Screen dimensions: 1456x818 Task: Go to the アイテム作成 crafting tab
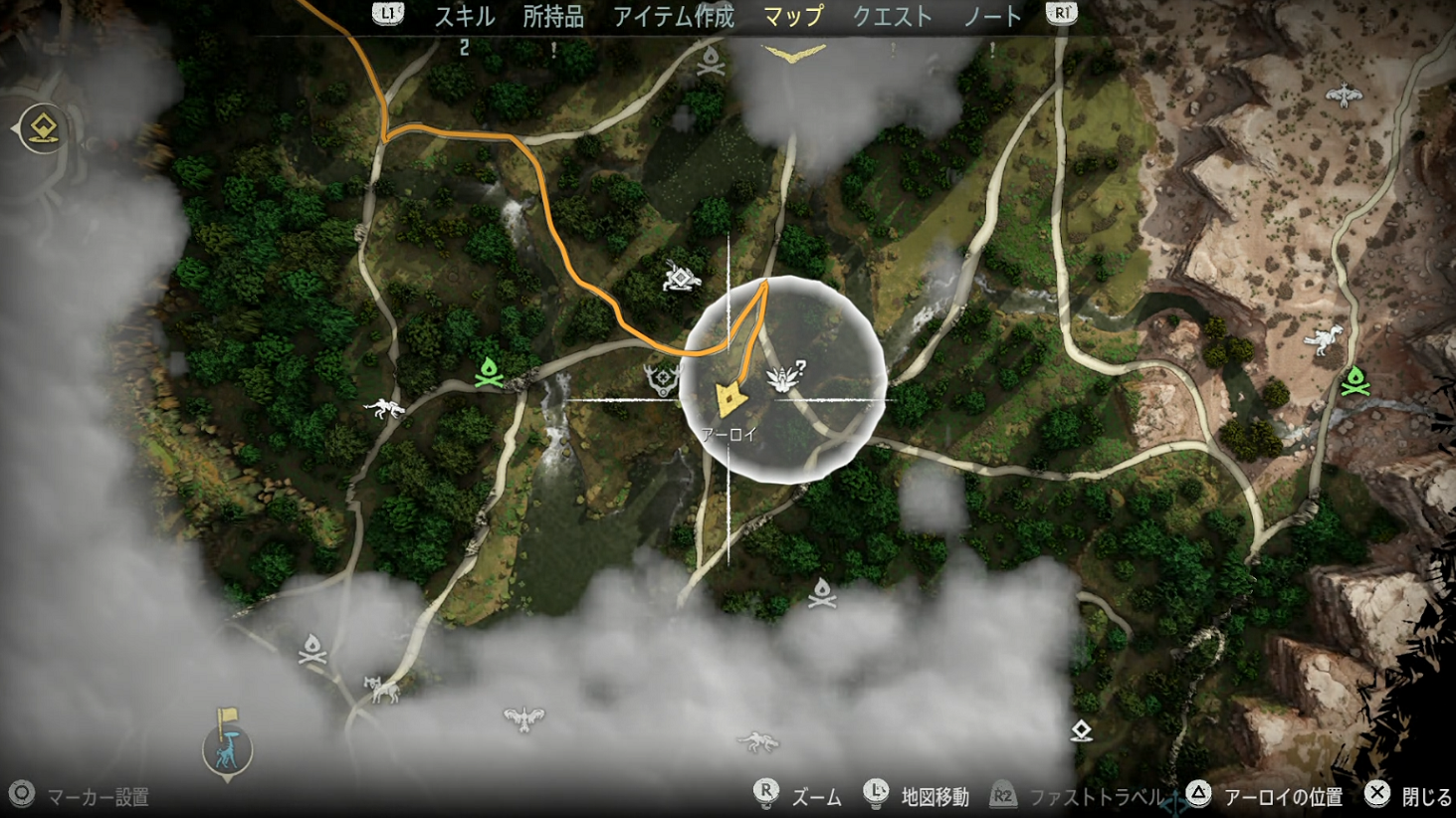point(674,16)
